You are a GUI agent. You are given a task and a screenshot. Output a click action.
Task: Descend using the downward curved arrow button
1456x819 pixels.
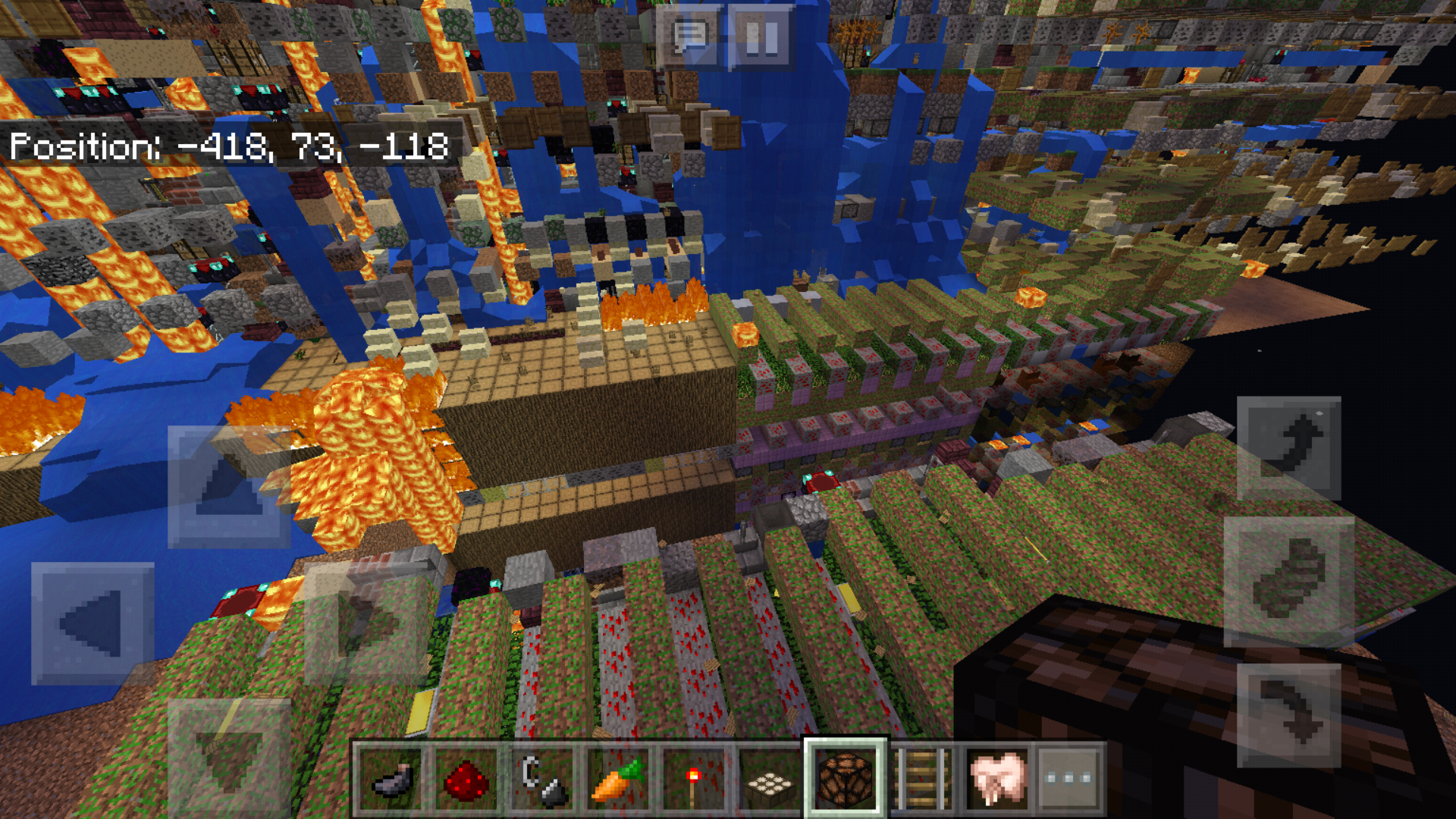click(1288, 714)
